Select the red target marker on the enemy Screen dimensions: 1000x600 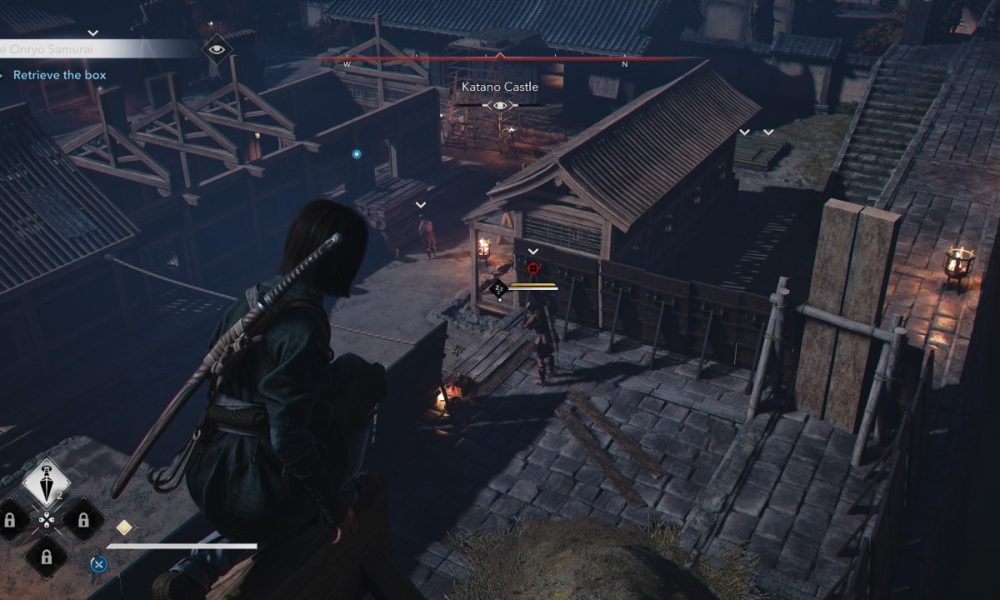point(533,268)
